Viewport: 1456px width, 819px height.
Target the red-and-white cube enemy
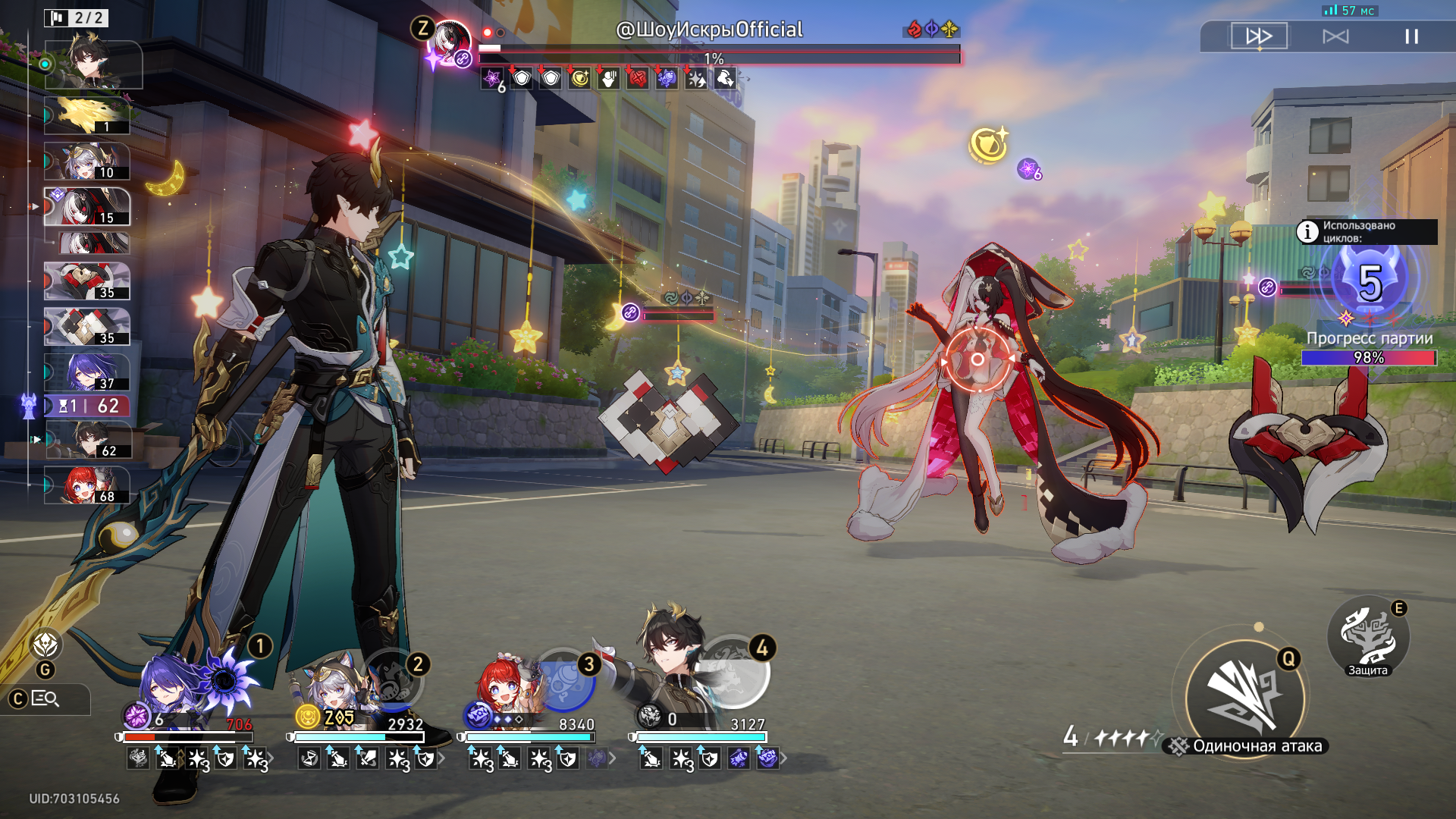pos(668,417)
